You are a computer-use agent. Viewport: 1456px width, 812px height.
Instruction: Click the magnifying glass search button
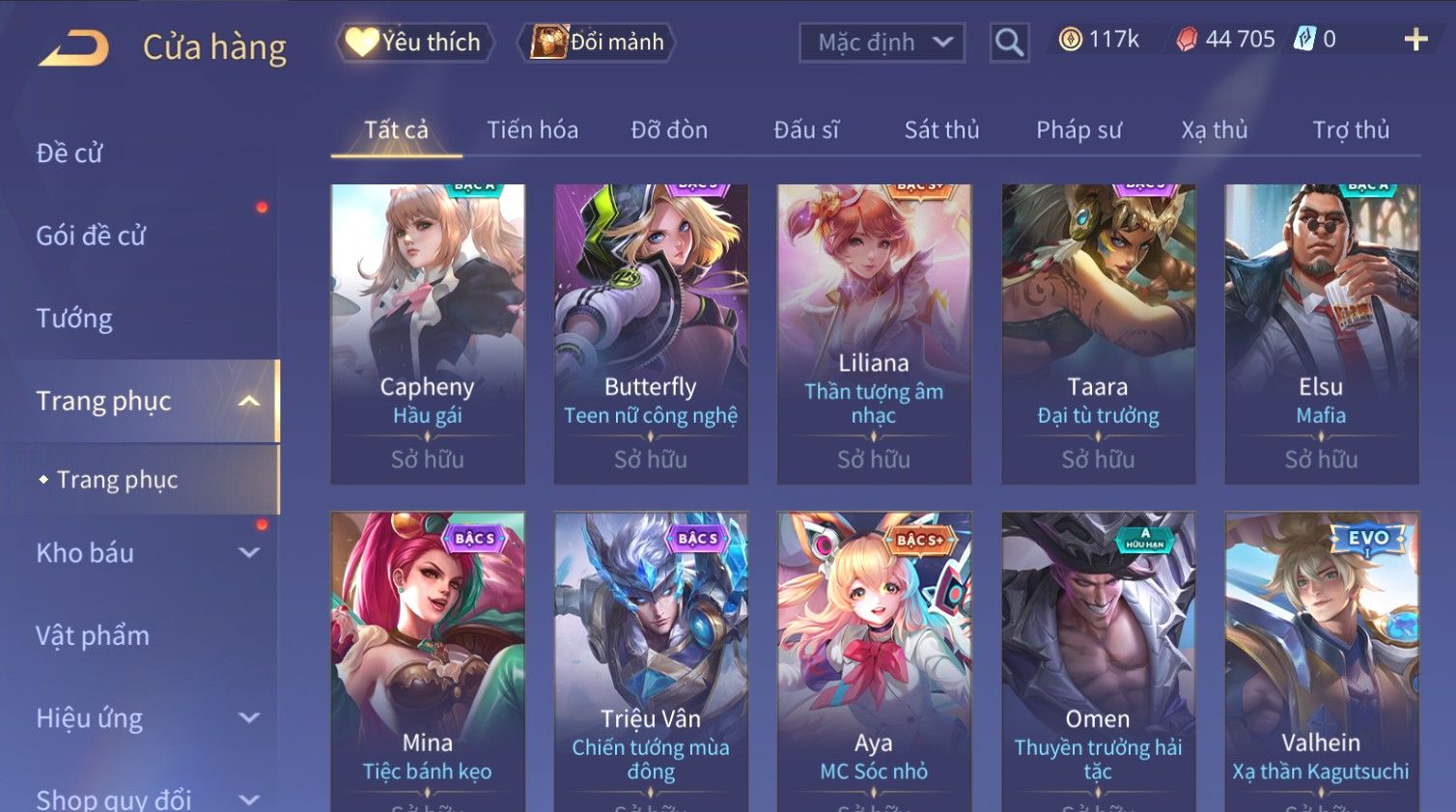1009,42
